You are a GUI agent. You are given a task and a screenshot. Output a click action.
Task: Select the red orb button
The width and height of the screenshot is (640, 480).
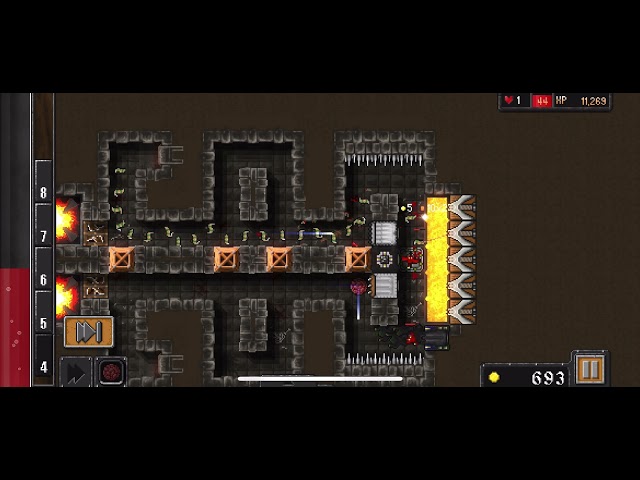[x=111, y=372]
